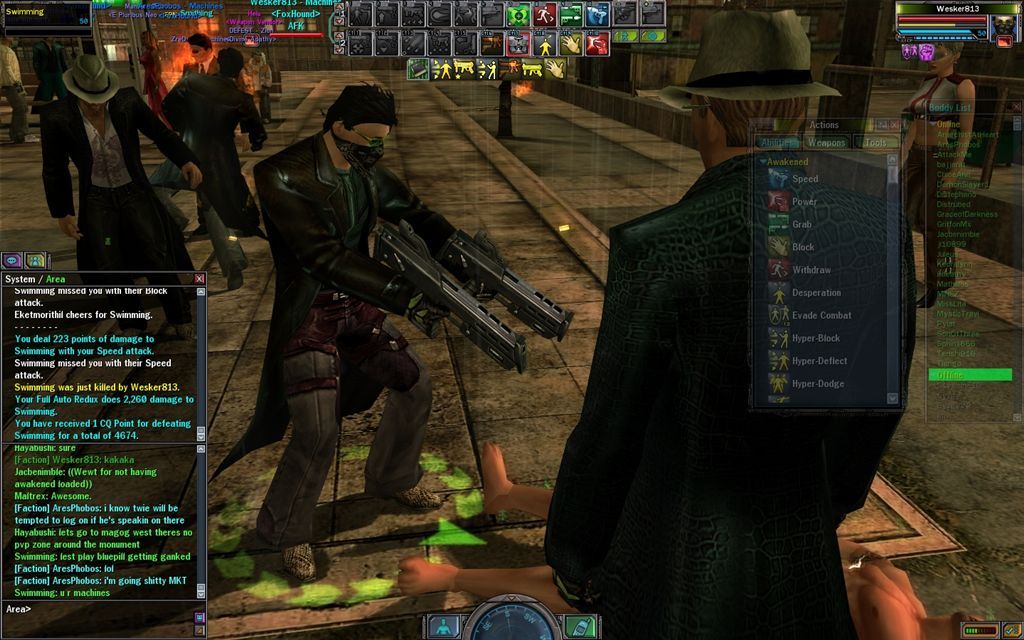1024x640 pixels.
Task: Activate the green heart hotbar slot
Action: (517, 15)
